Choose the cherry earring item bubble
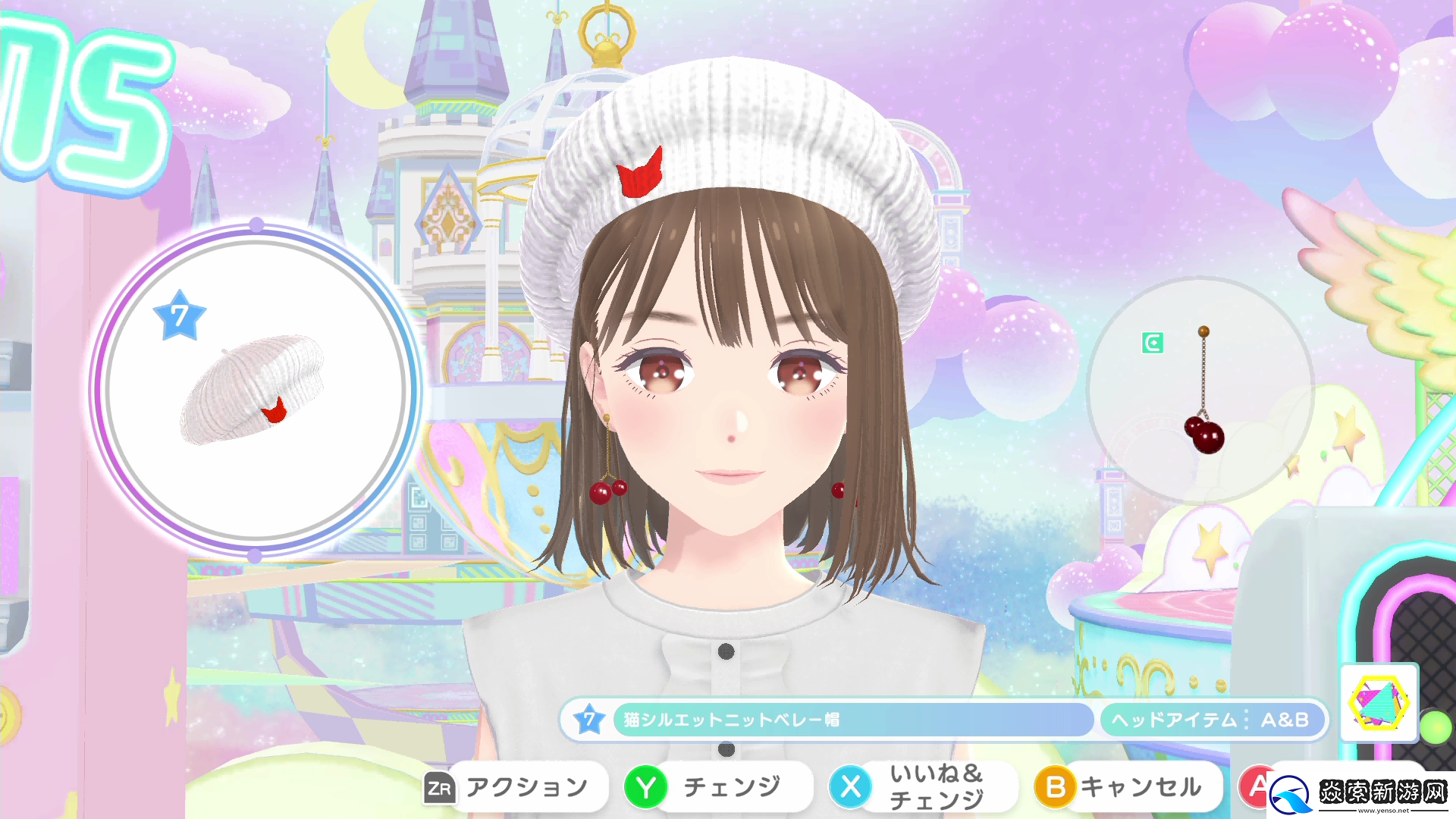Viewport: 1456px width, 819px height. (x=1201, y=390)
